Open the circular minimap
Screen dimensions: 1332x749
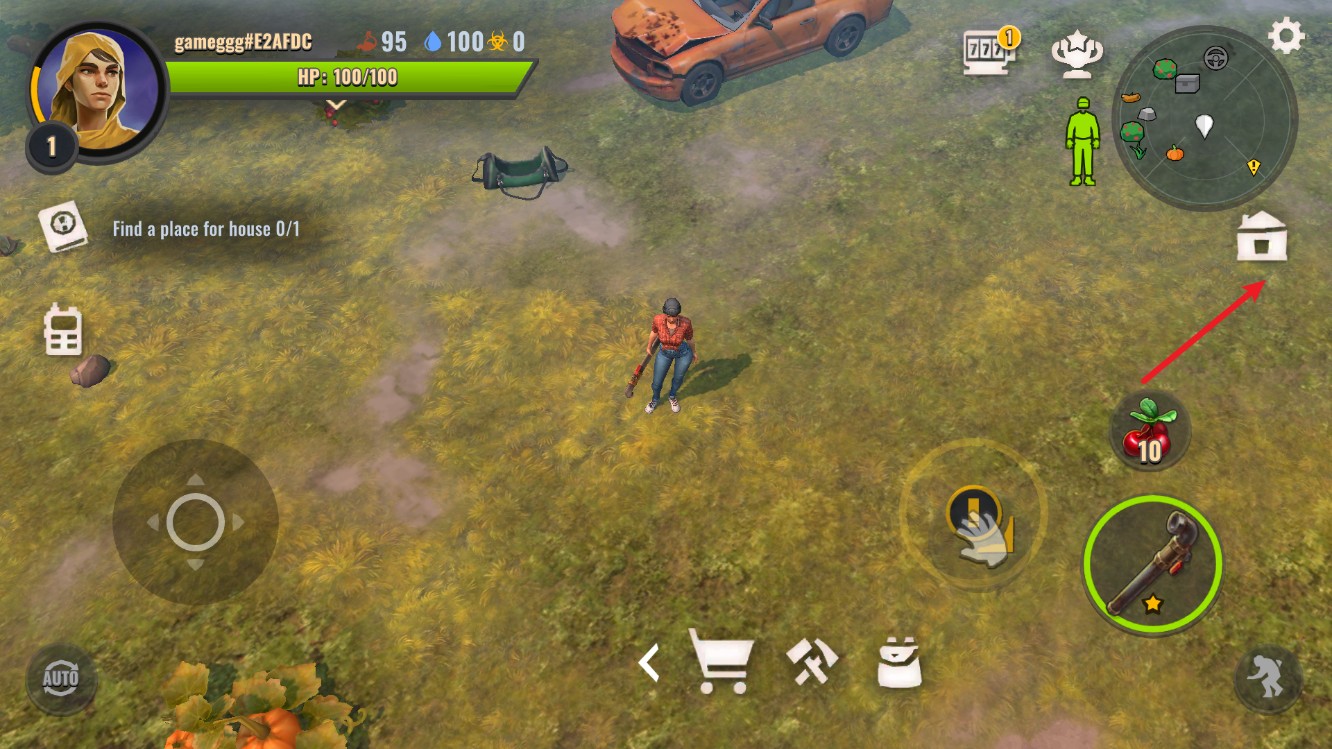coord(1204,118)
